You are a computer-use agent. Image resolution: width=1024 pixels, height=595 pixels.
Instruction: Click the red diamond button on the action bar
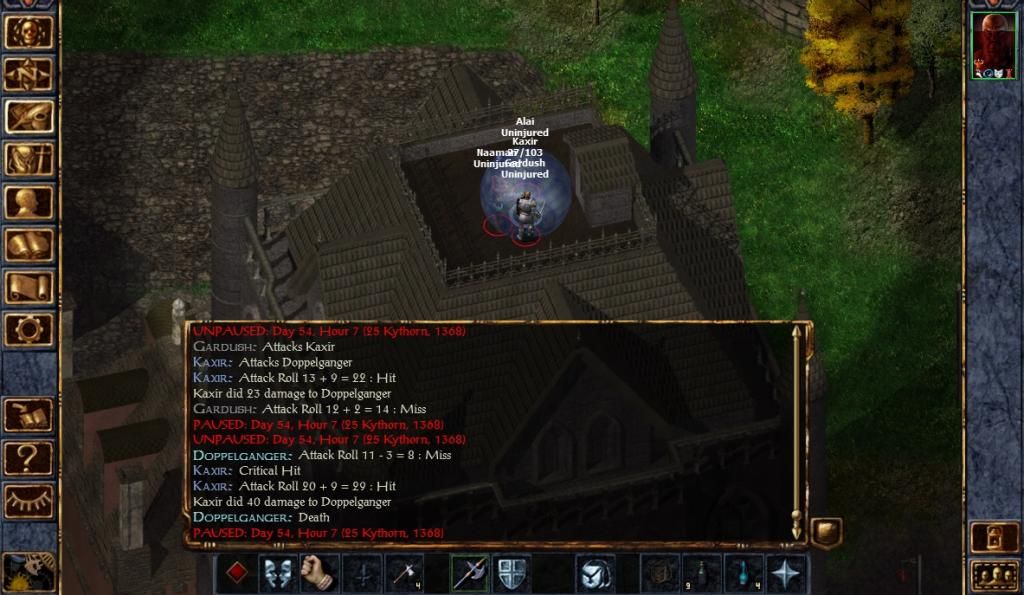point(236,573)
